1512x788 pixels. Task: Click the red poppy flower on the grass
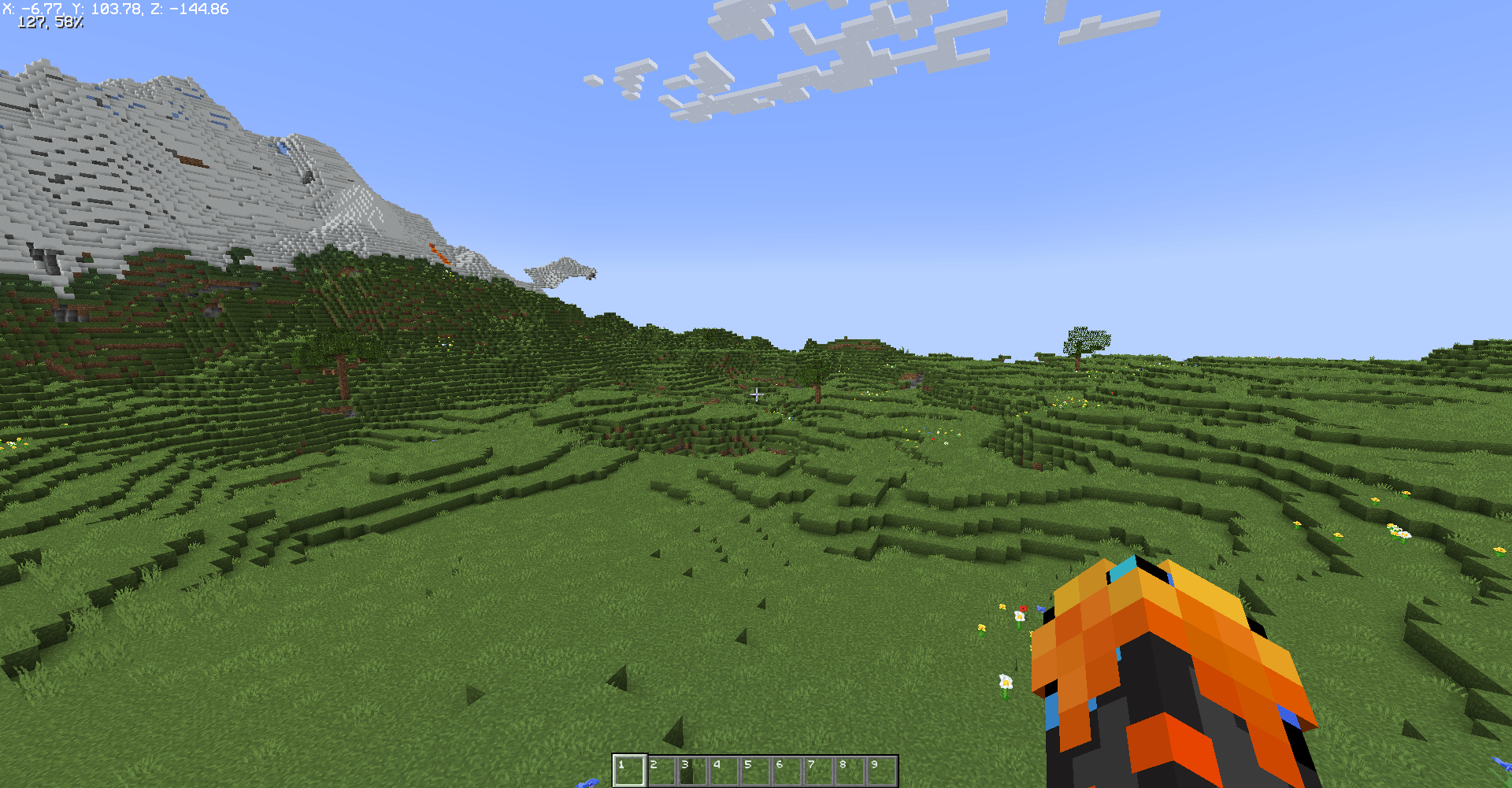coord(1024,609)
